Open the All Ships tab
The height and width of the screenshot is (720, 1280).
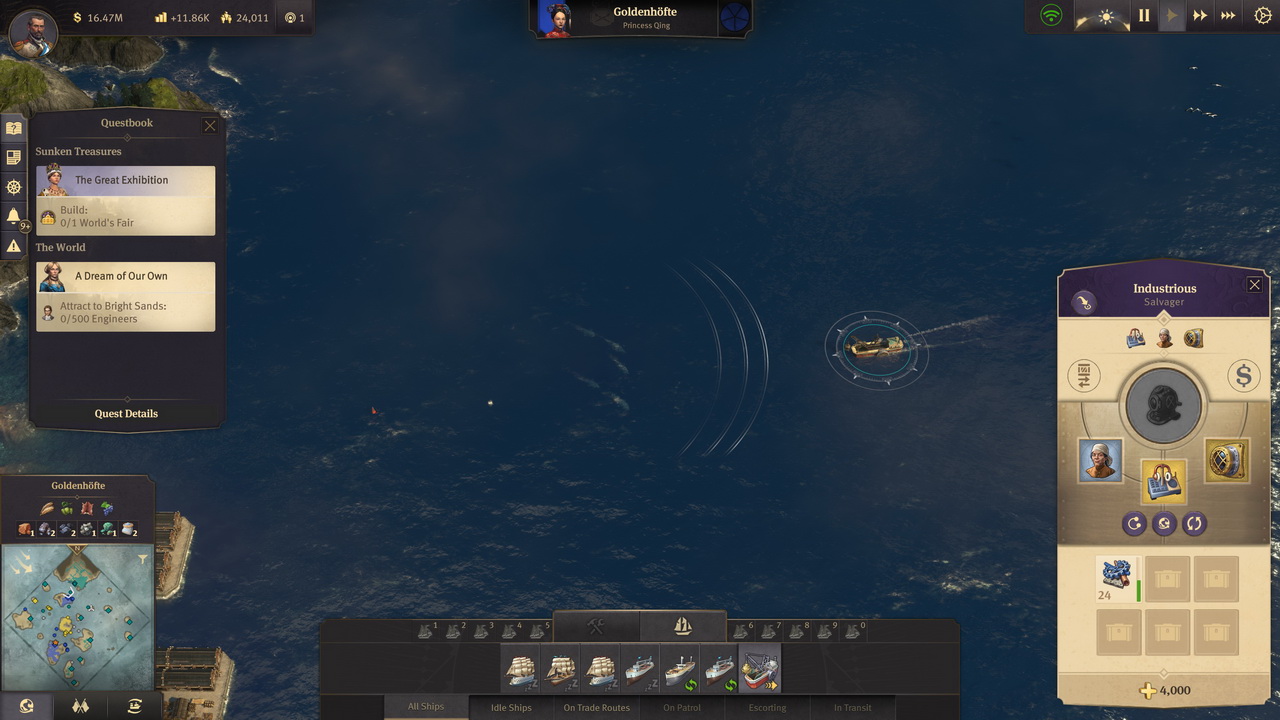(x=426, y=707)
